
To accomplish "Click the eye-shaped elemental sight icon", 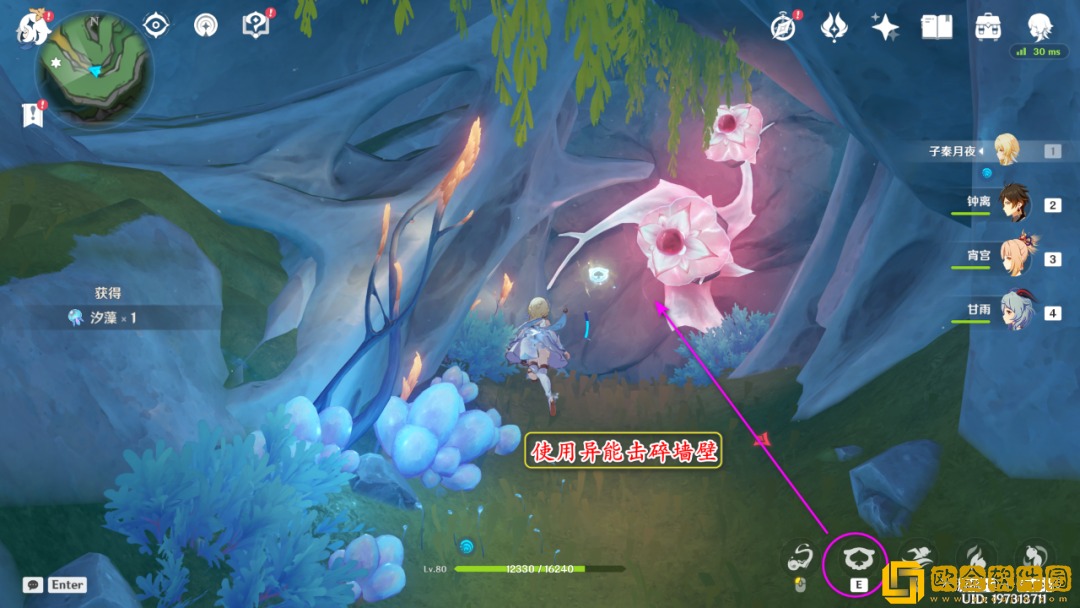I will click(x=156, y=26).
